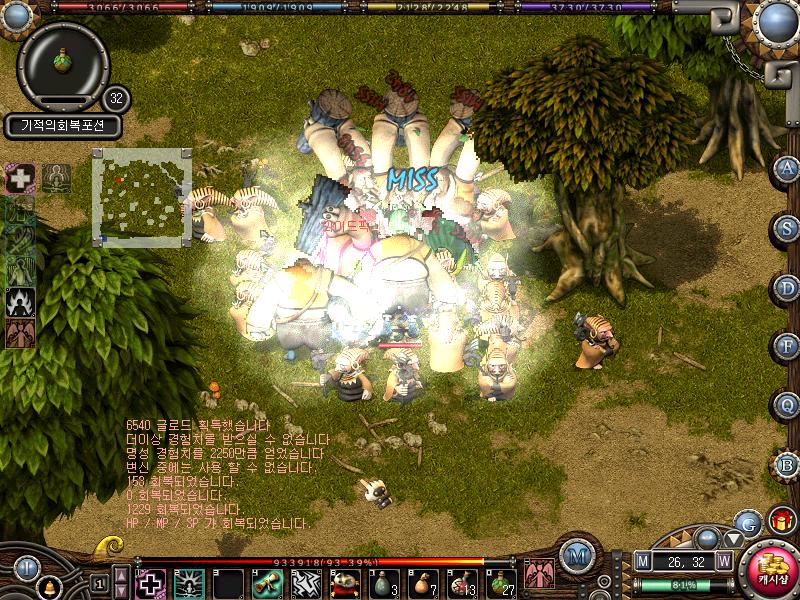Use the red potion with 27 count

pyautogui.click(x=499, y=582)
